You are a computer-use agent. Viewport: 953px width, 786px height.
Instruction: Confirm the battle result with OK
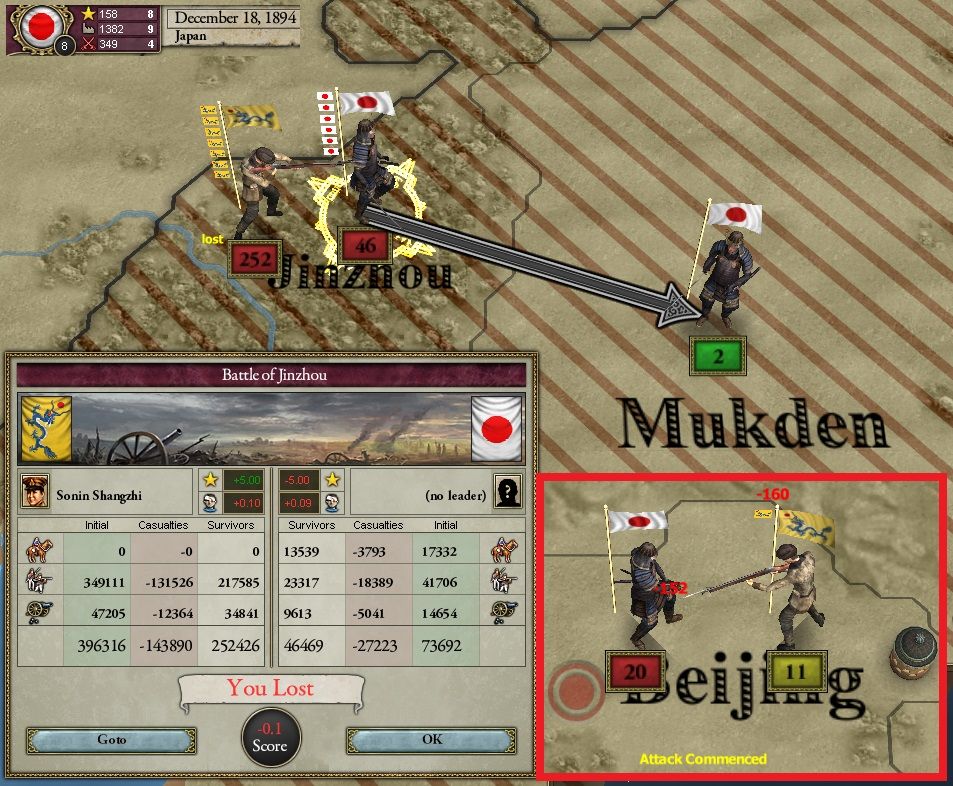click(x=432, y=740)
